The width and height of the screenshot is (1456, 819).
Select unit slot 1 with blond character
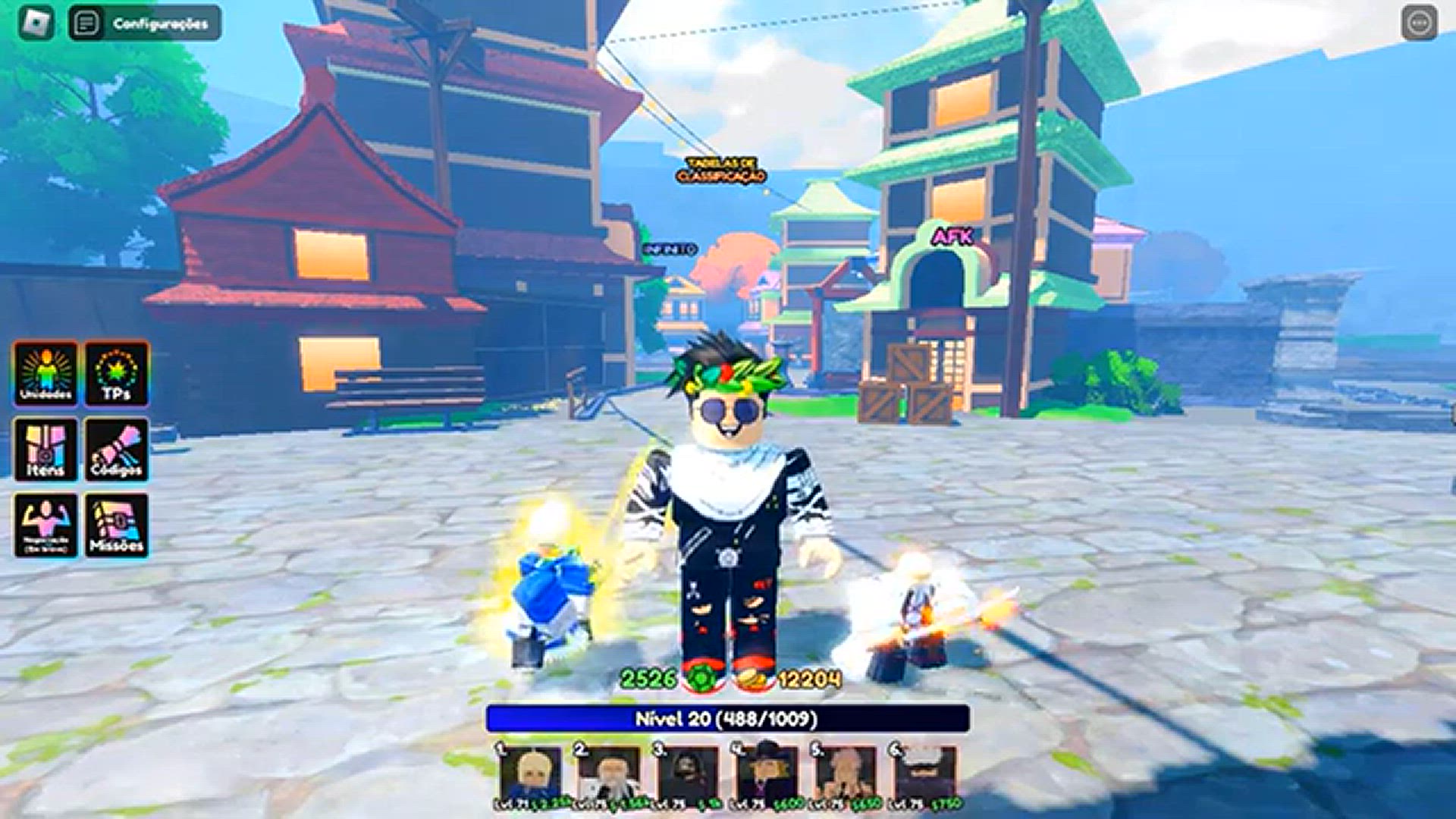point(531,775)
